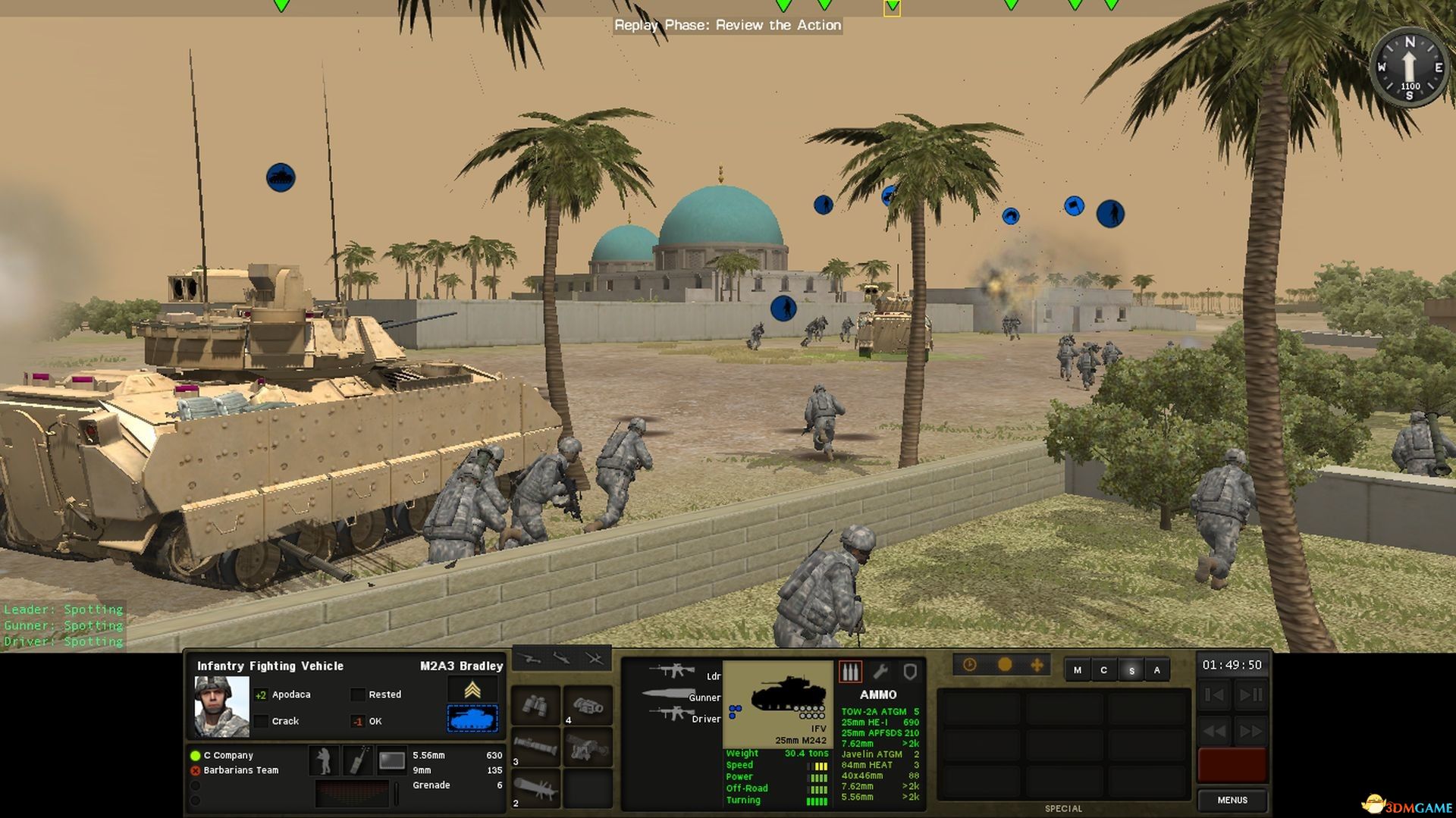Select the binoculars equipment icon
Screen dimensions: 1456x818
click(x=535, y=706)
